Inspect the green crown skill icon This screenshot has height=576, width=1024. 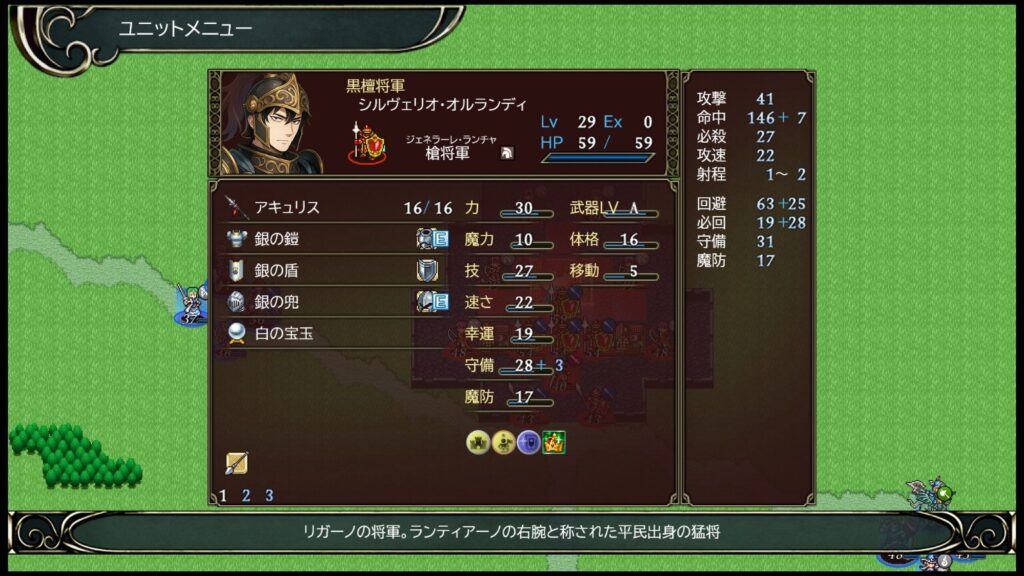tap(553, 441)
